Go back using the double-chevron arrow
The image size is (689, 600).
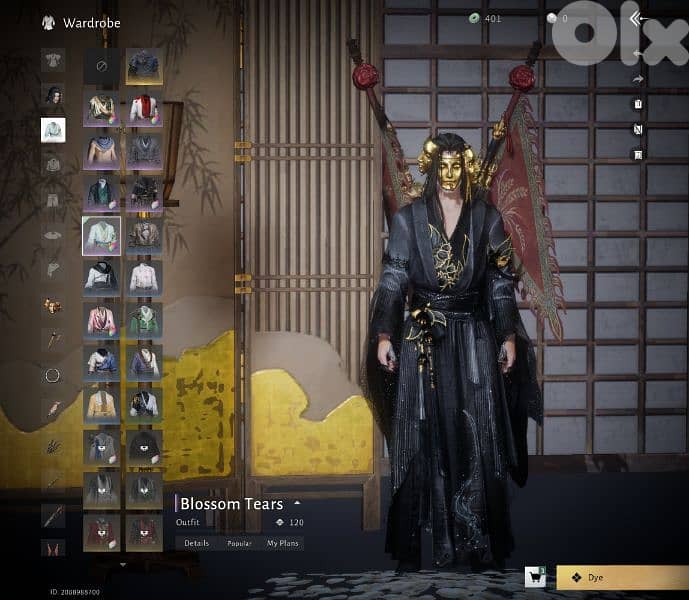point(636,18)
